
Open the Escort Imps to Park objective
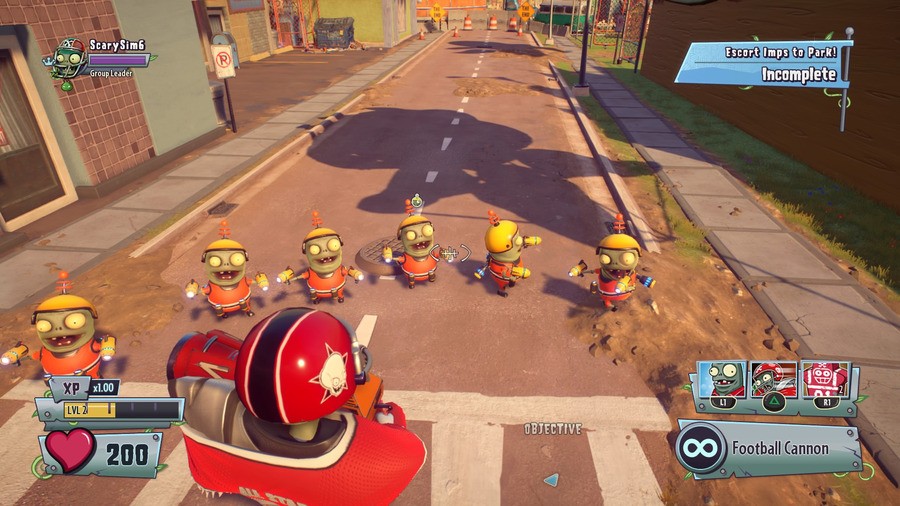[763, 63]
